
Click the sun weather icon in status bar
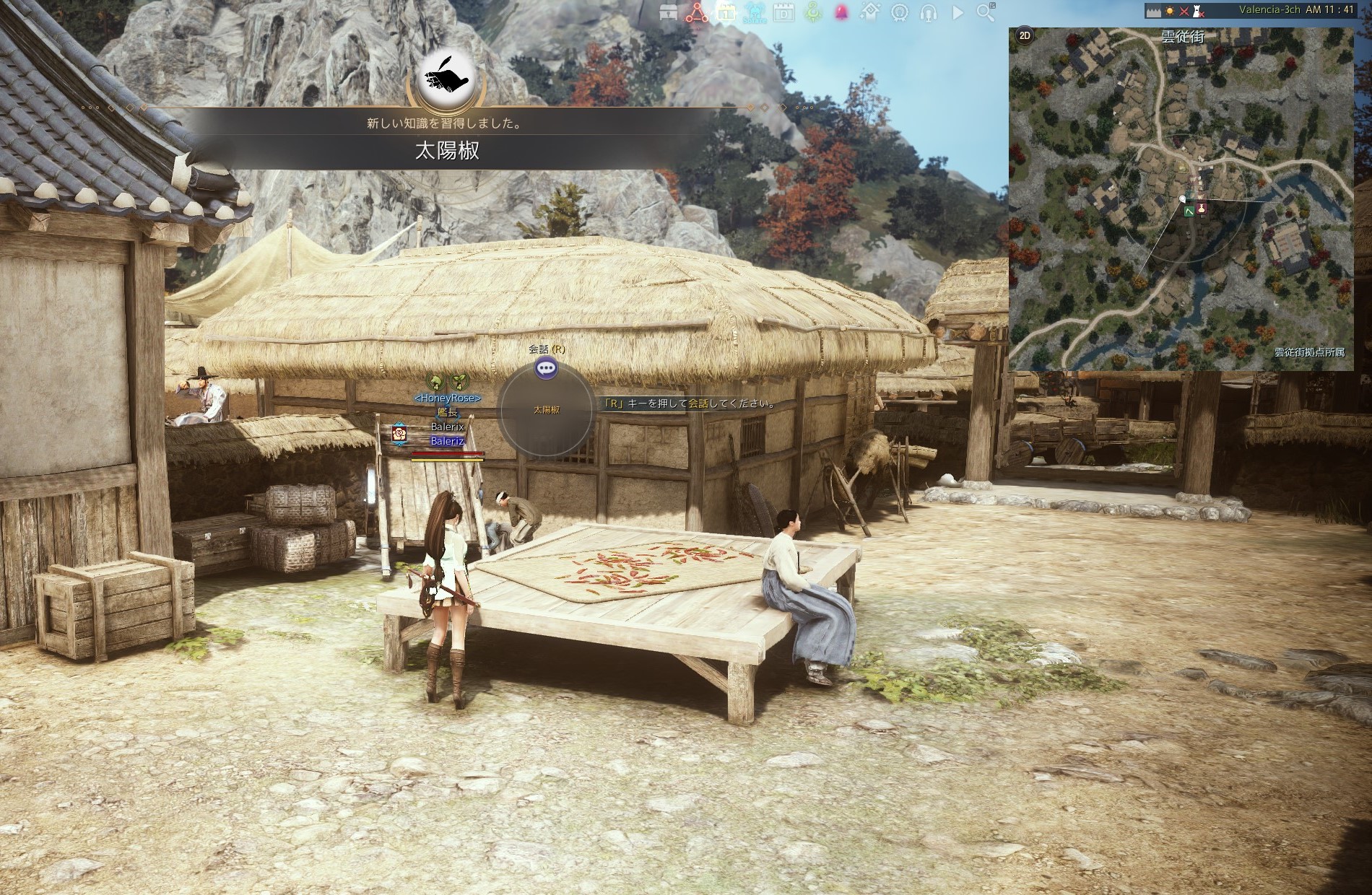point(1169,11)
